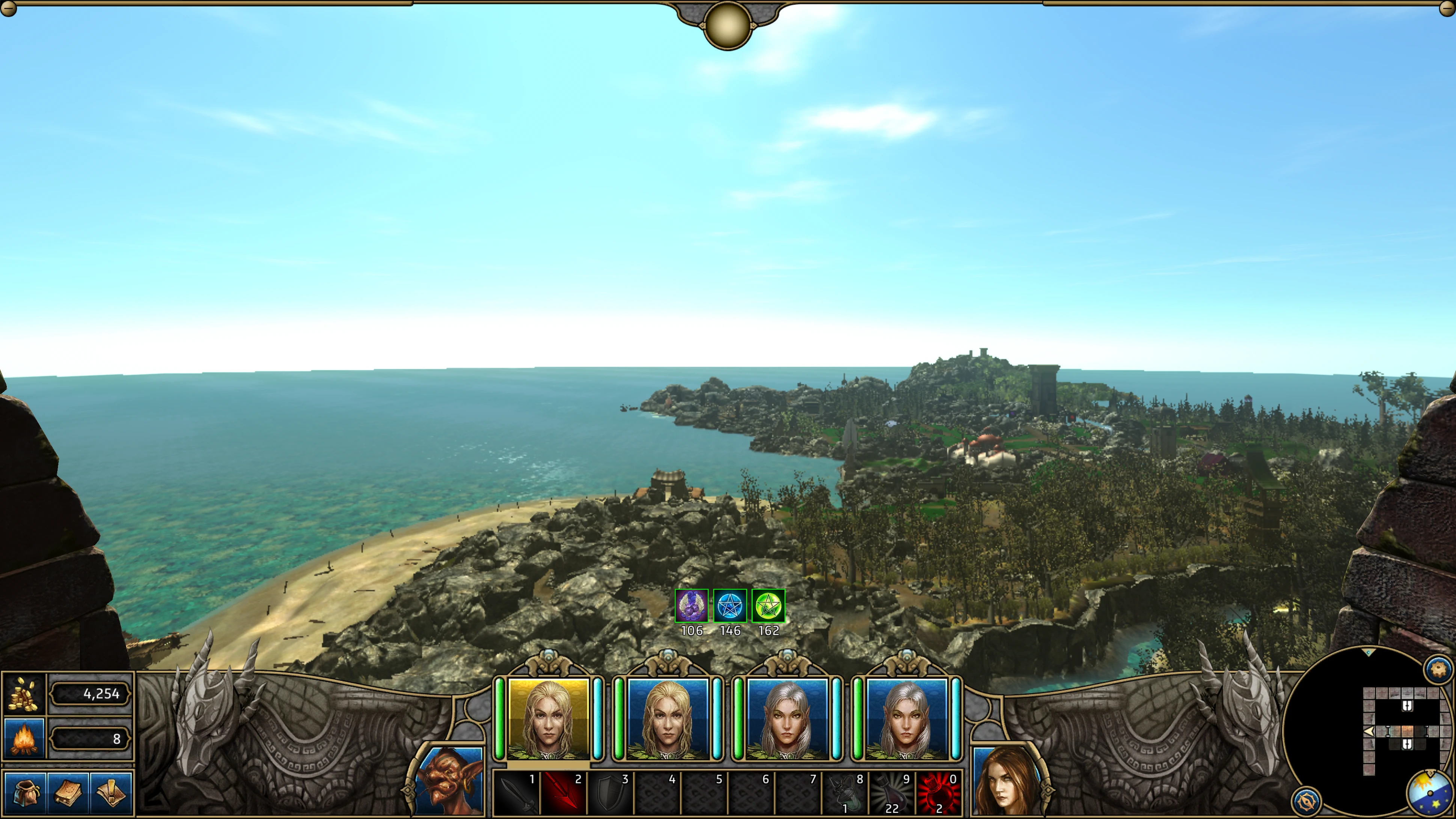Select the blonde elf with yellow portrait
Viewport: 1456px width, 819px height.
(548, 719)
